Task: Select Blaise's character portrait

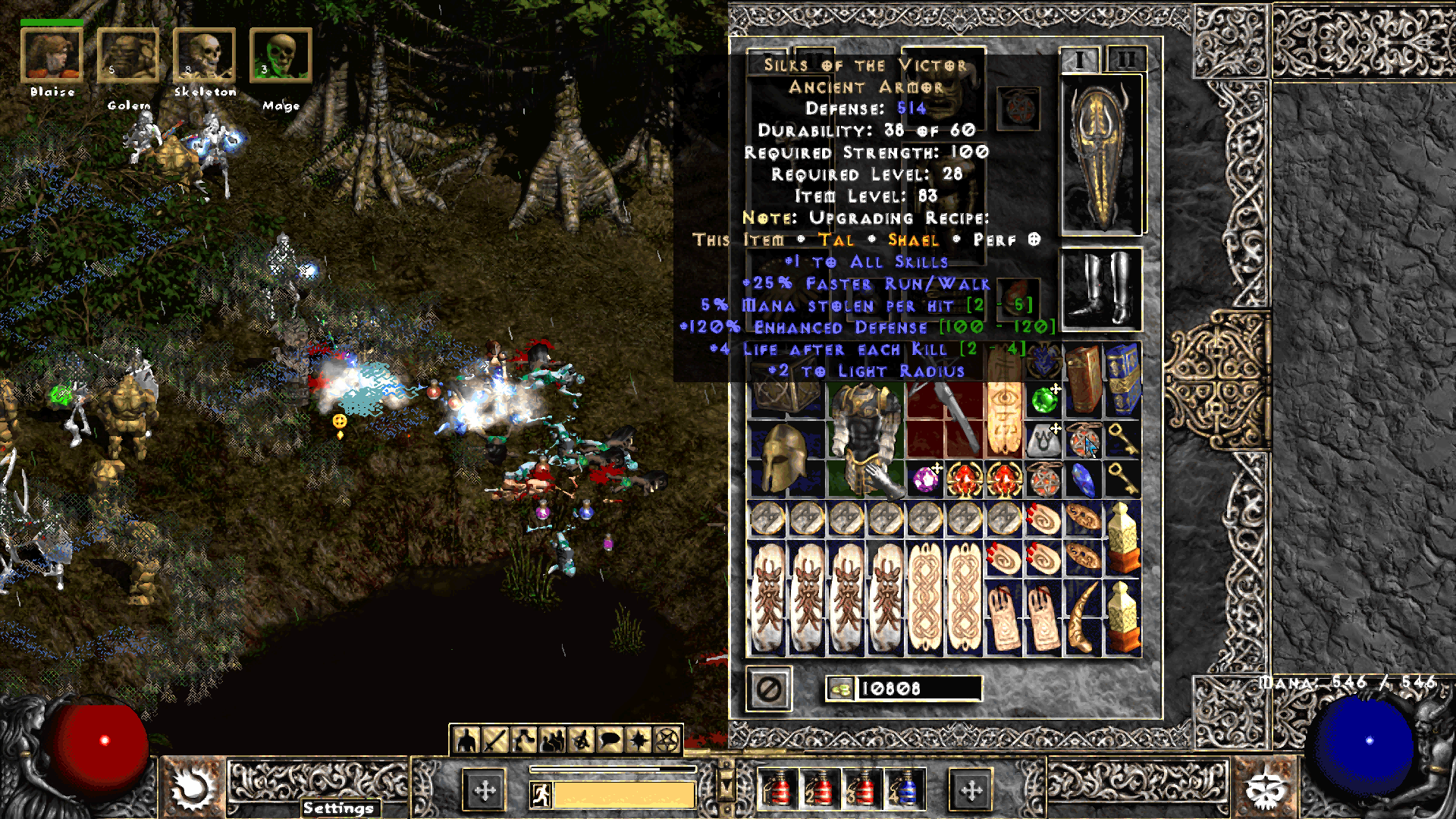Action: [x=52, y=55]
